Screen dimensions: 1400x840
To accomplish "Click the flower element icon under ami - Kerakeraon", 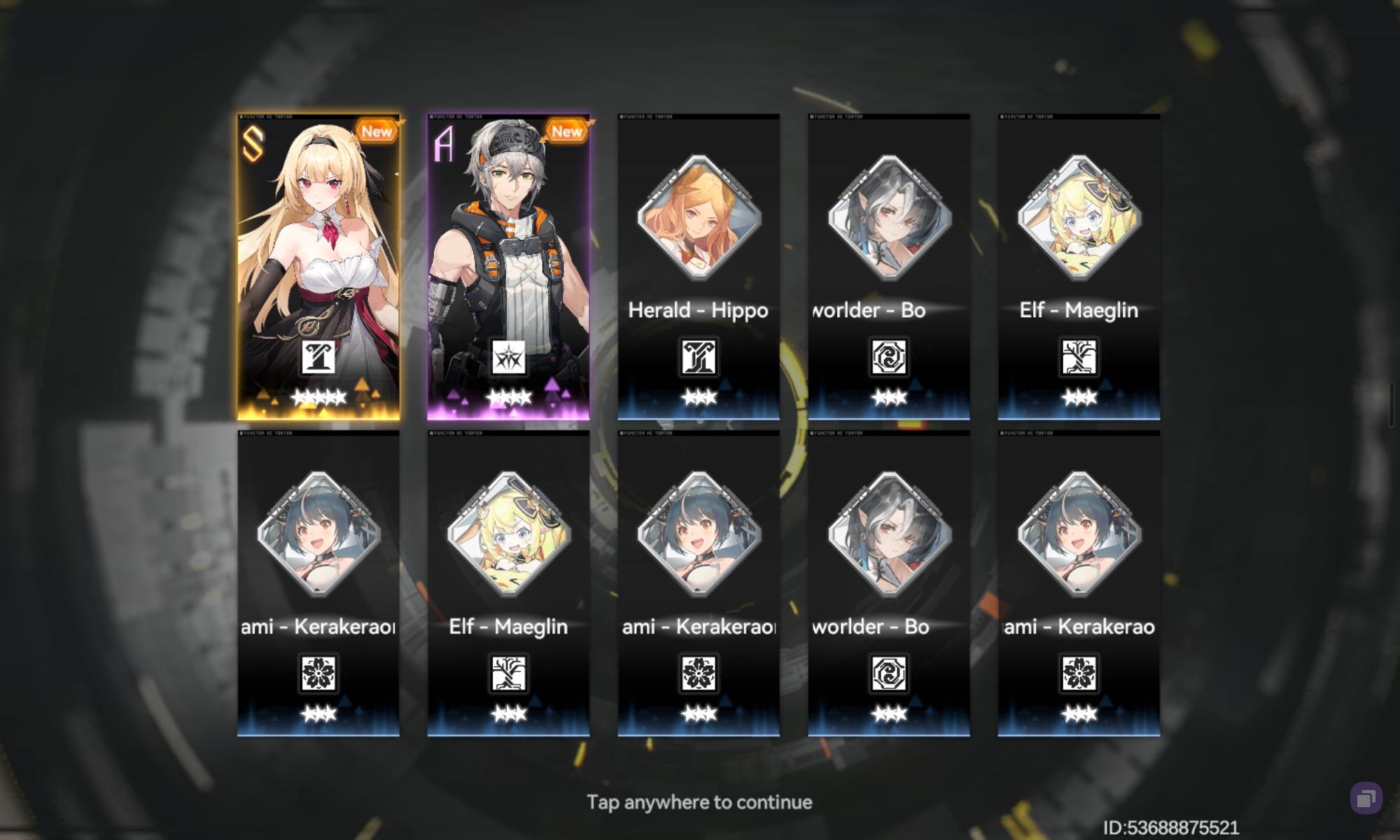I will click(319, 673).
